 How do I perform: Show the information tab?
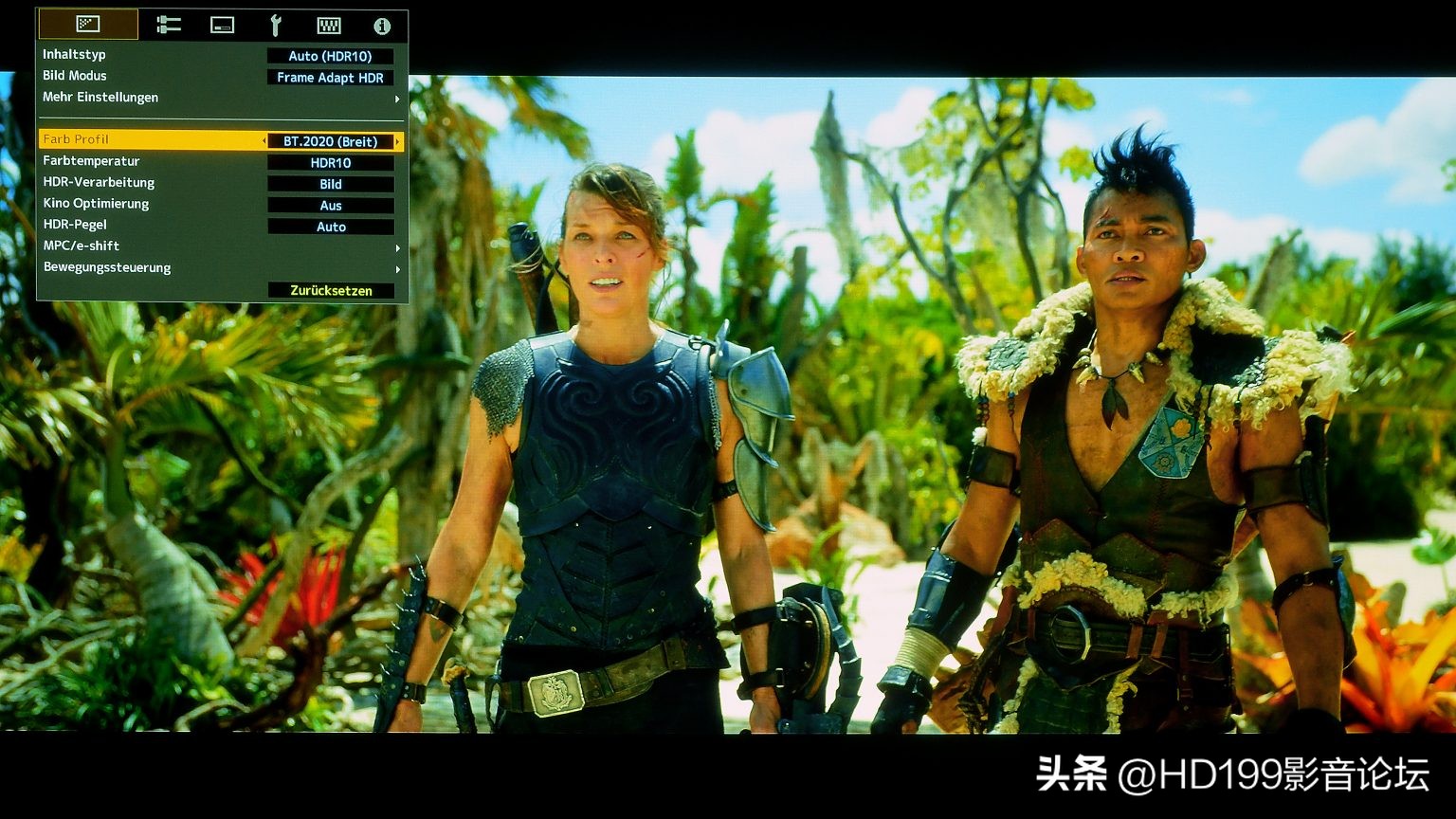pyautogui.click(x=382, y=26)
